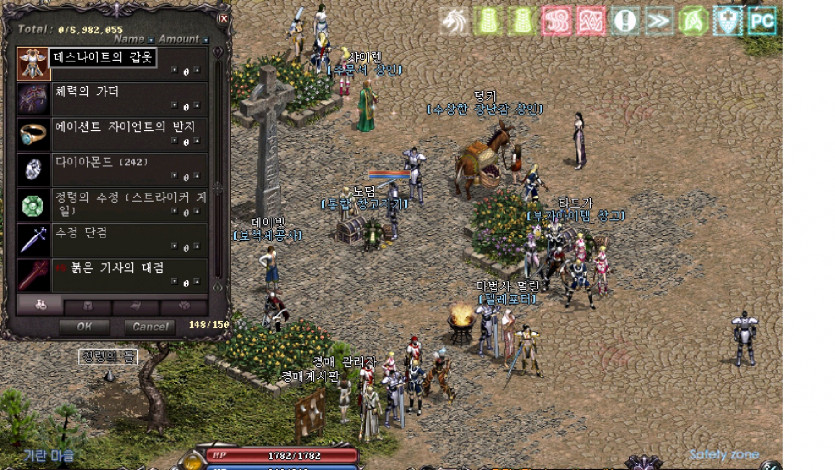The width and height of the screenshot is (835, 470).
Task: Confirm with the OK button
Action: [84, 326]
